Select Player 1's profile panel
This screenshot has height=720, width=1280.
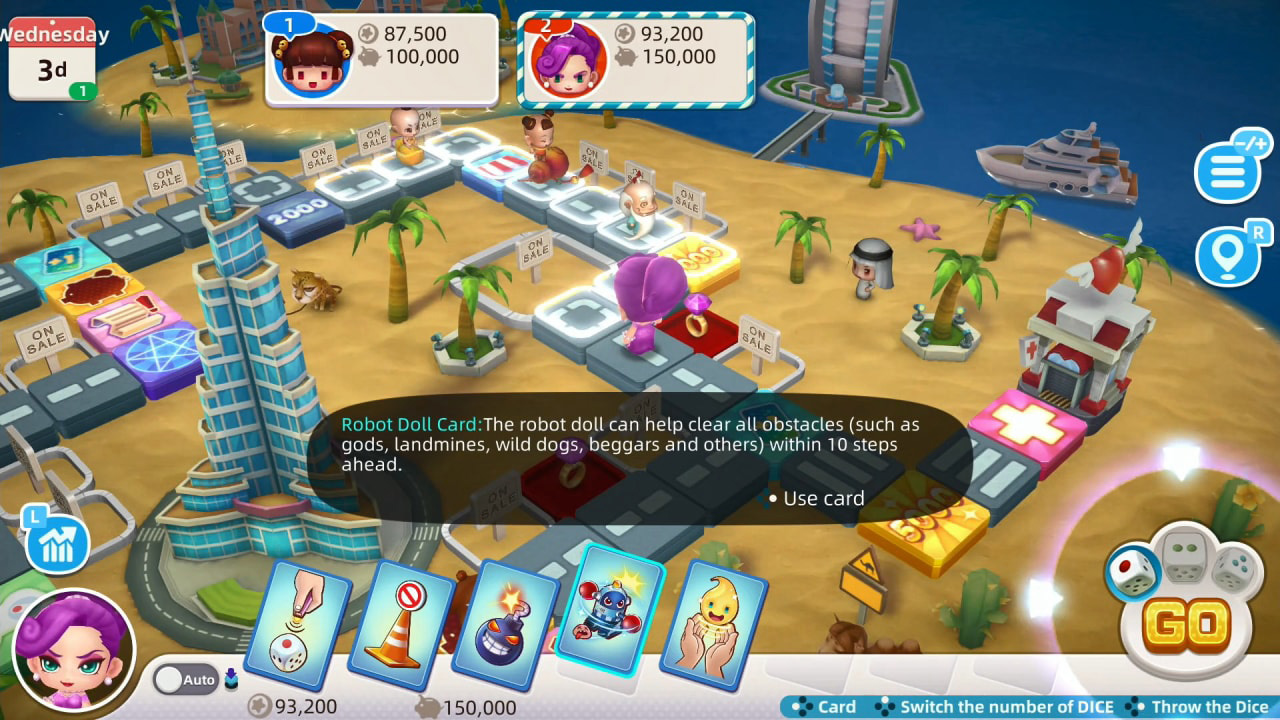coord(380,55)
